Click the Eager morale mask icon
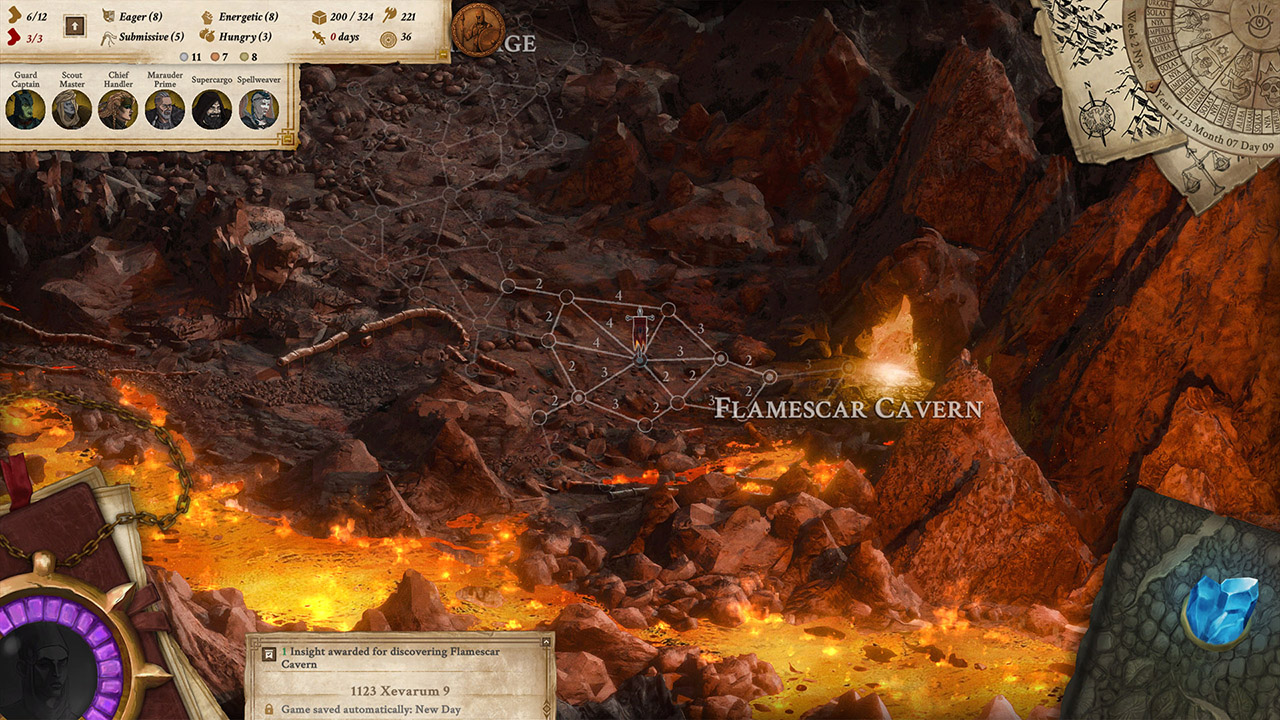Image resolution: width=1280 pixels, height=720 pixels. coord(109,16)
